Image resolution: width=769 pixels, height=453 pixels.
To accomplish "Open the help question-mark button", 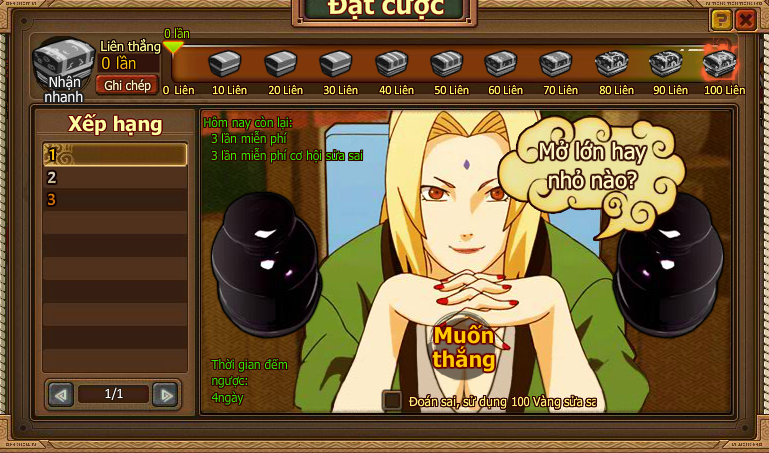I will tap(720, 19).
